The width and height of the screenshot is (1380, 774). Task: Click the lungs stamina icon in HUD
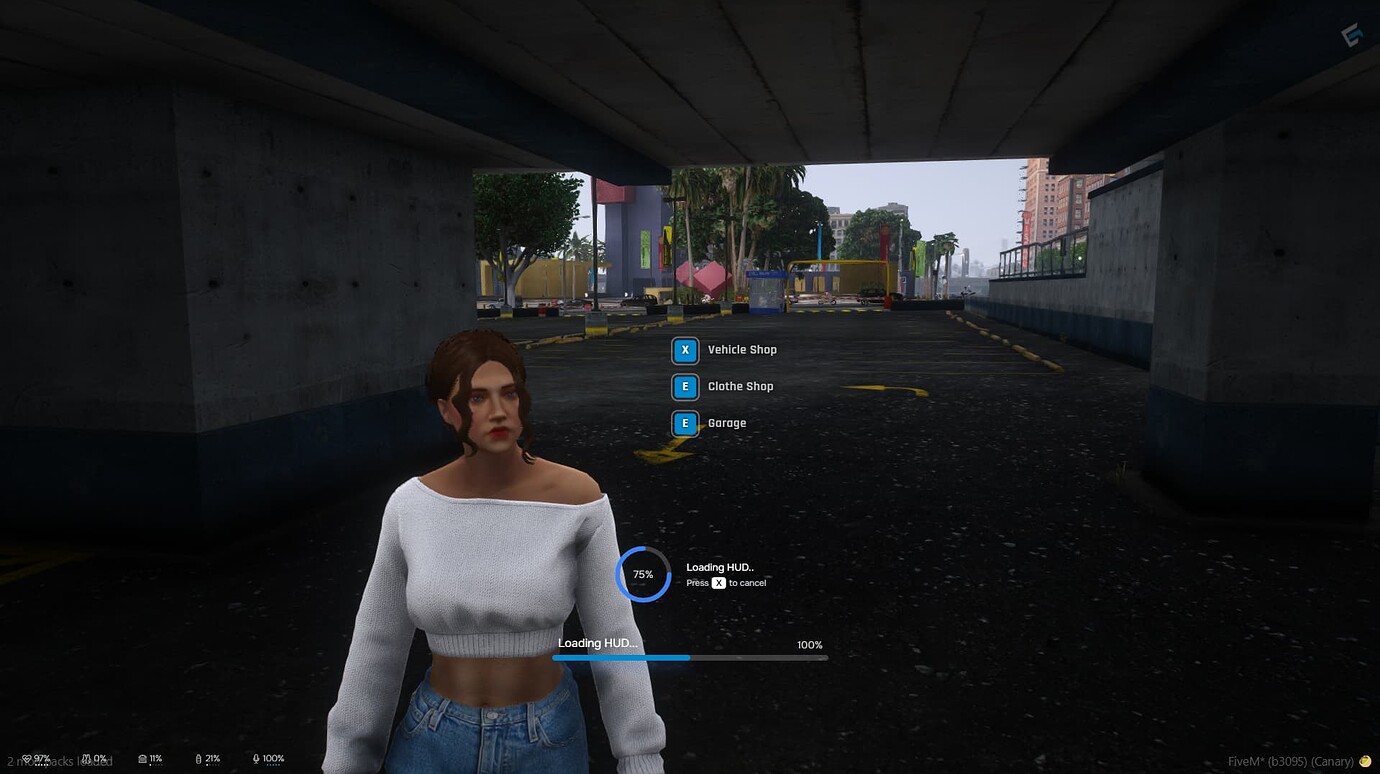click(x=87, y=758)
